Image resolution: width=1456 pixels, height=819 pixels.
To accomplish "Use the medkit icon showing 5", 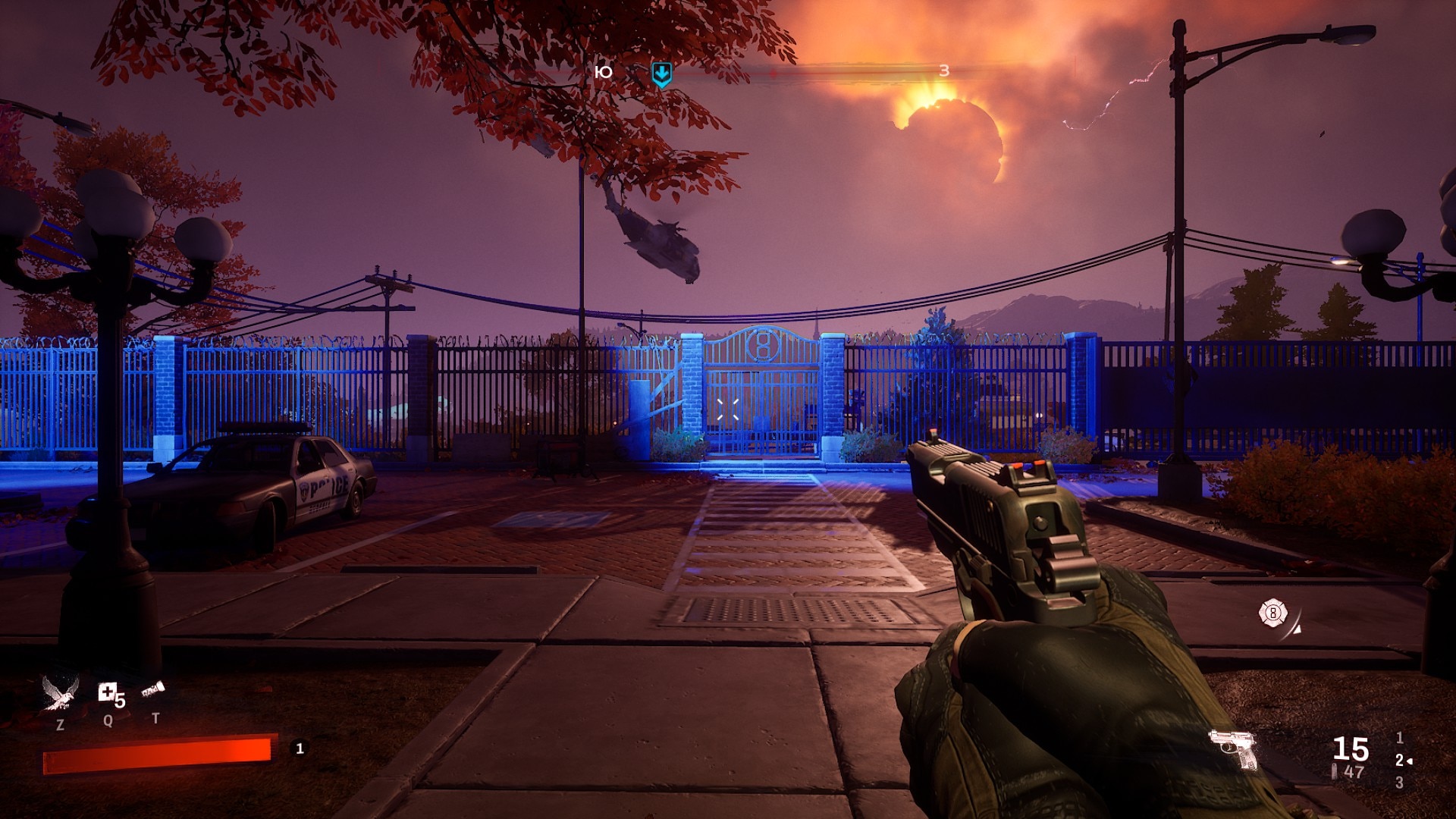I will click(x=109, y=692).
